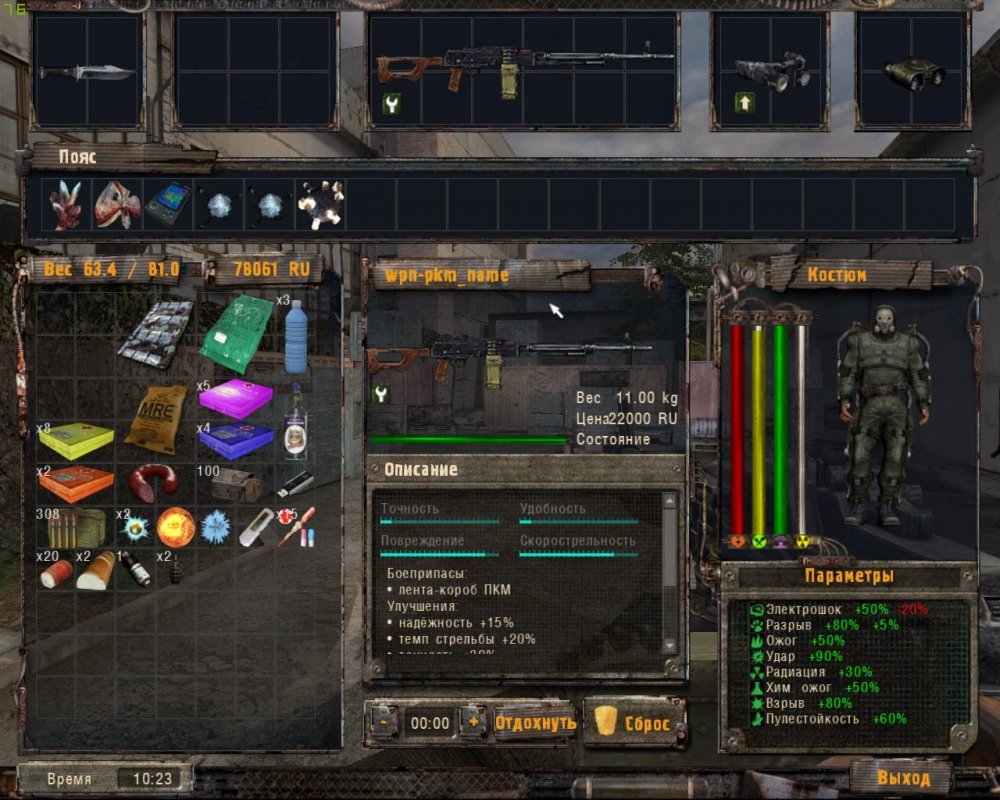Select the bread loaf in inventory
Screen dimensions: 1000x800
[x=97, y=571]
